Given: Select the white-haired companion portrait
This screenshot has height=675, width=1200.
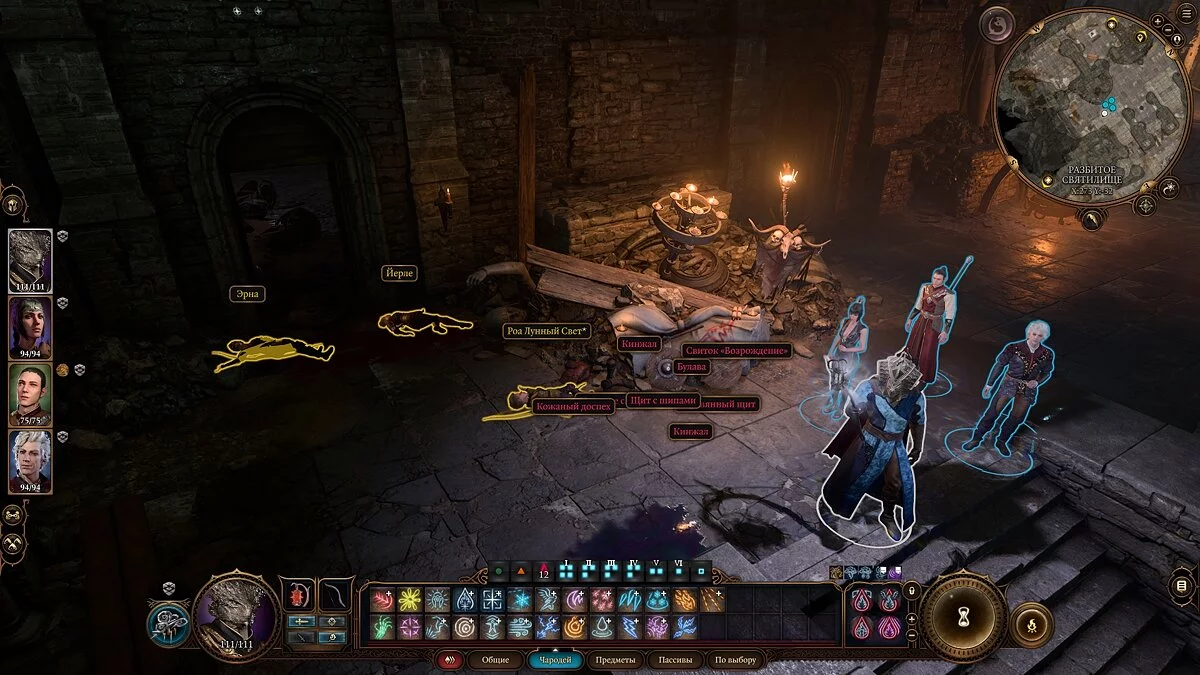Looking at the screenshot, I should coord(30,458).
